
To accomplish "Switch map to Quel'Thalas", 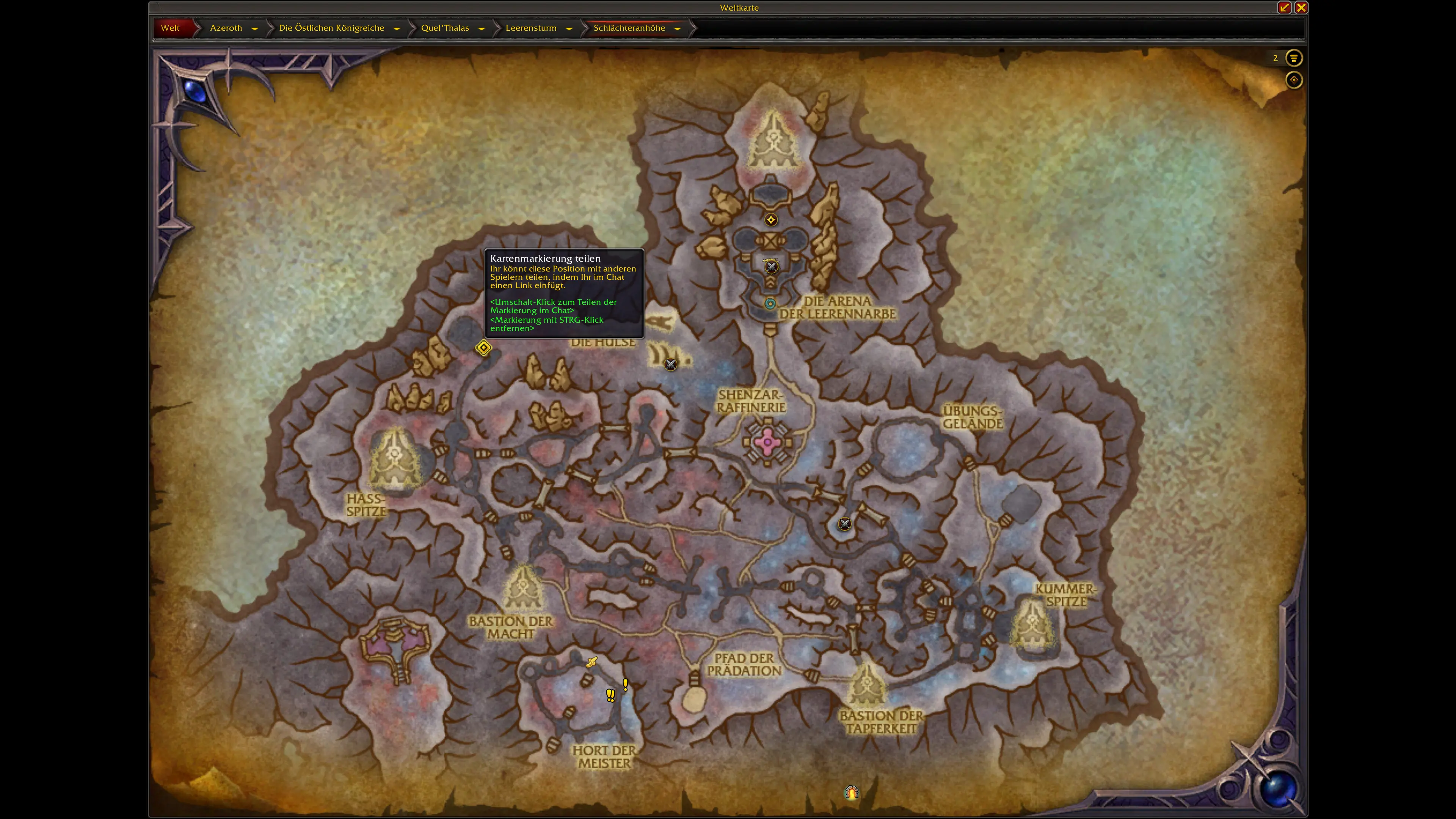I will tap(445, 28).
